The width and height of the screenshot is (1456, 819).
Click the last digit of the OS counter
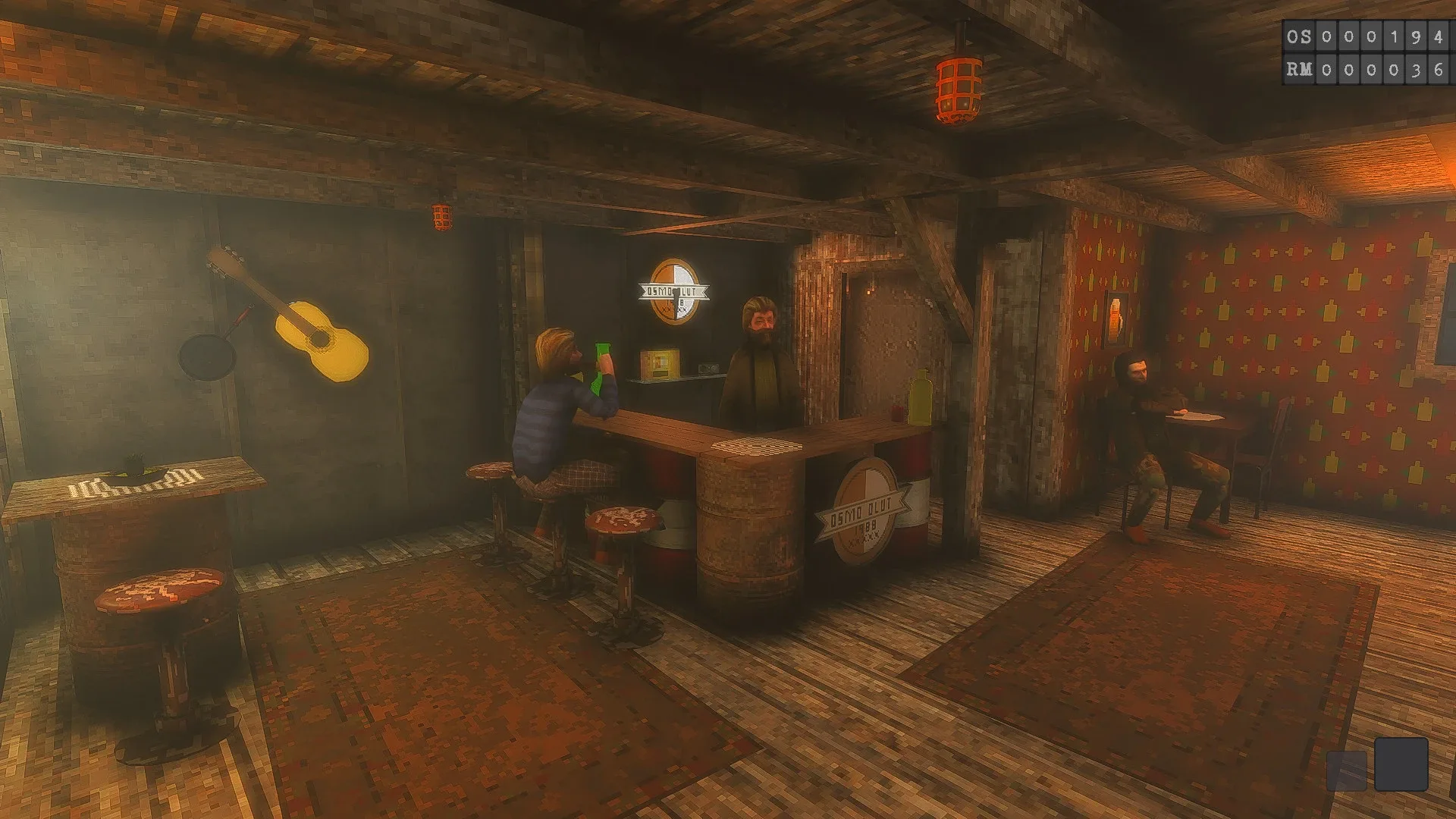pos(1439,35)
